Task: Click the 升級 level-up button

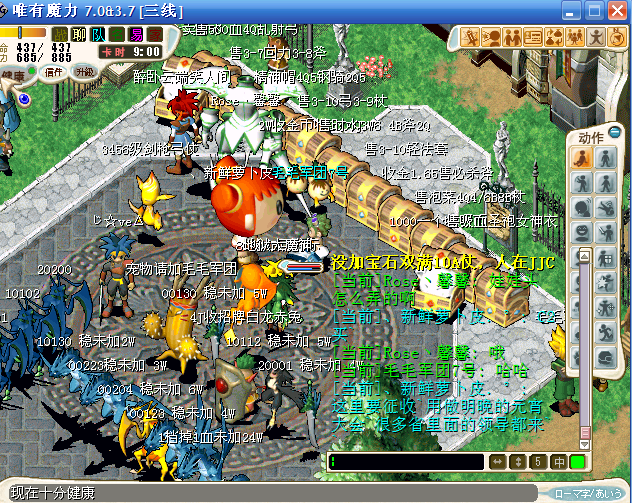Action: [86, 72]
